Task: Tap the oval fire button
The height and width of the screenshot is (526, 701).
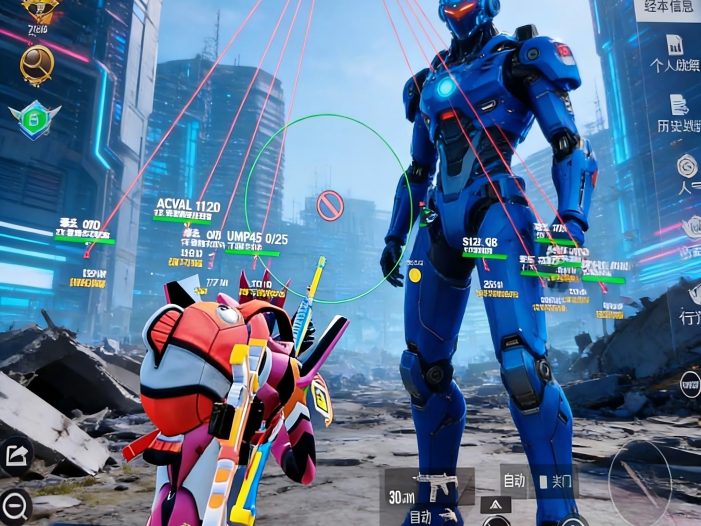Action: (640, 479)
